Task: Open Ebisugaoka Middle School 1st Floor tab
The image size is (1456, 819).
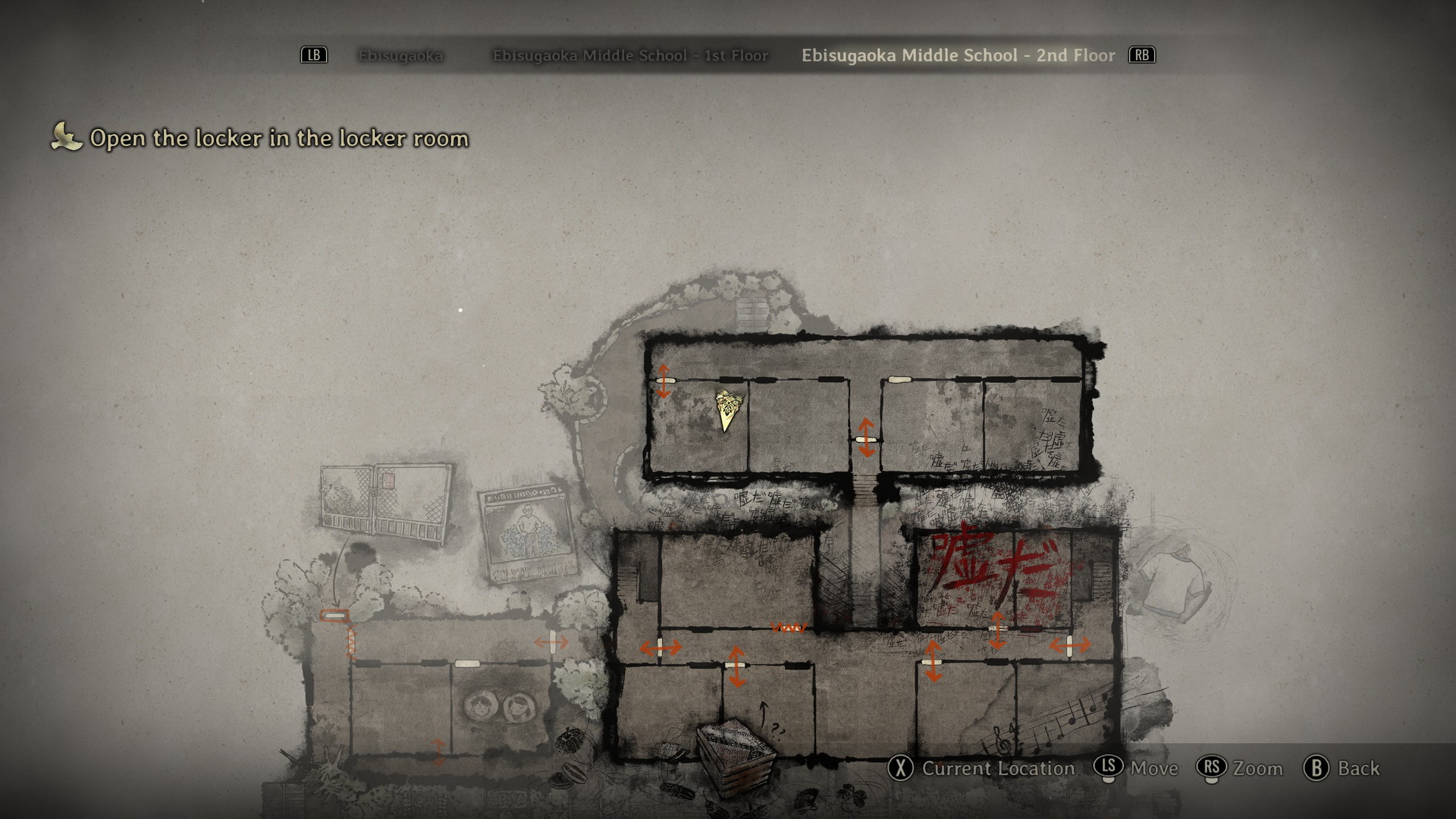Action: (x=630, y=55)
